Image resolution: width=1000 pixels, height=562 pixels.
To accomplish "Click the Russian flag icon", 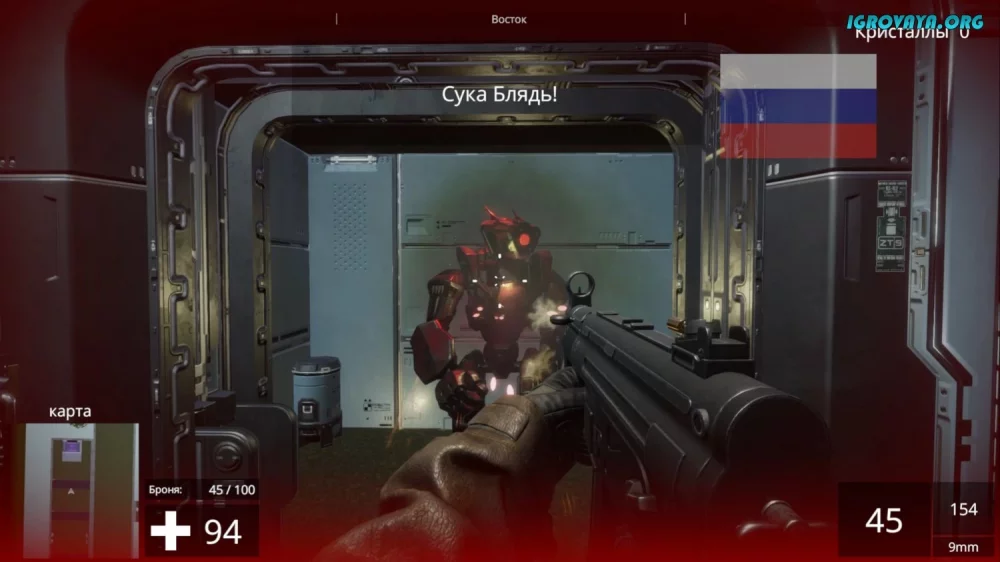I will (798, 106).
